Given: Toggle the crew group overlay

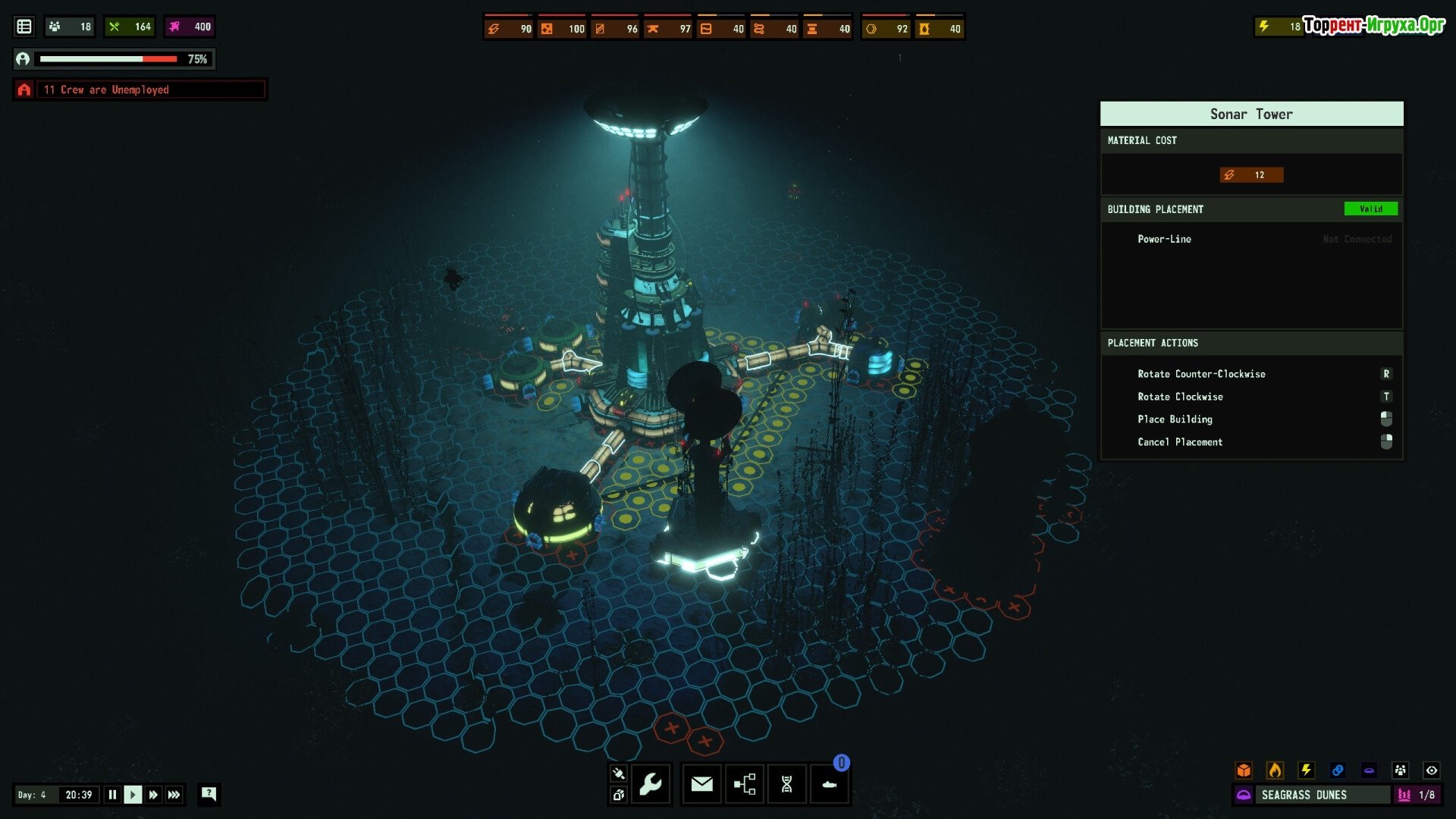Looking at the screenshot, I should 1400,770.
